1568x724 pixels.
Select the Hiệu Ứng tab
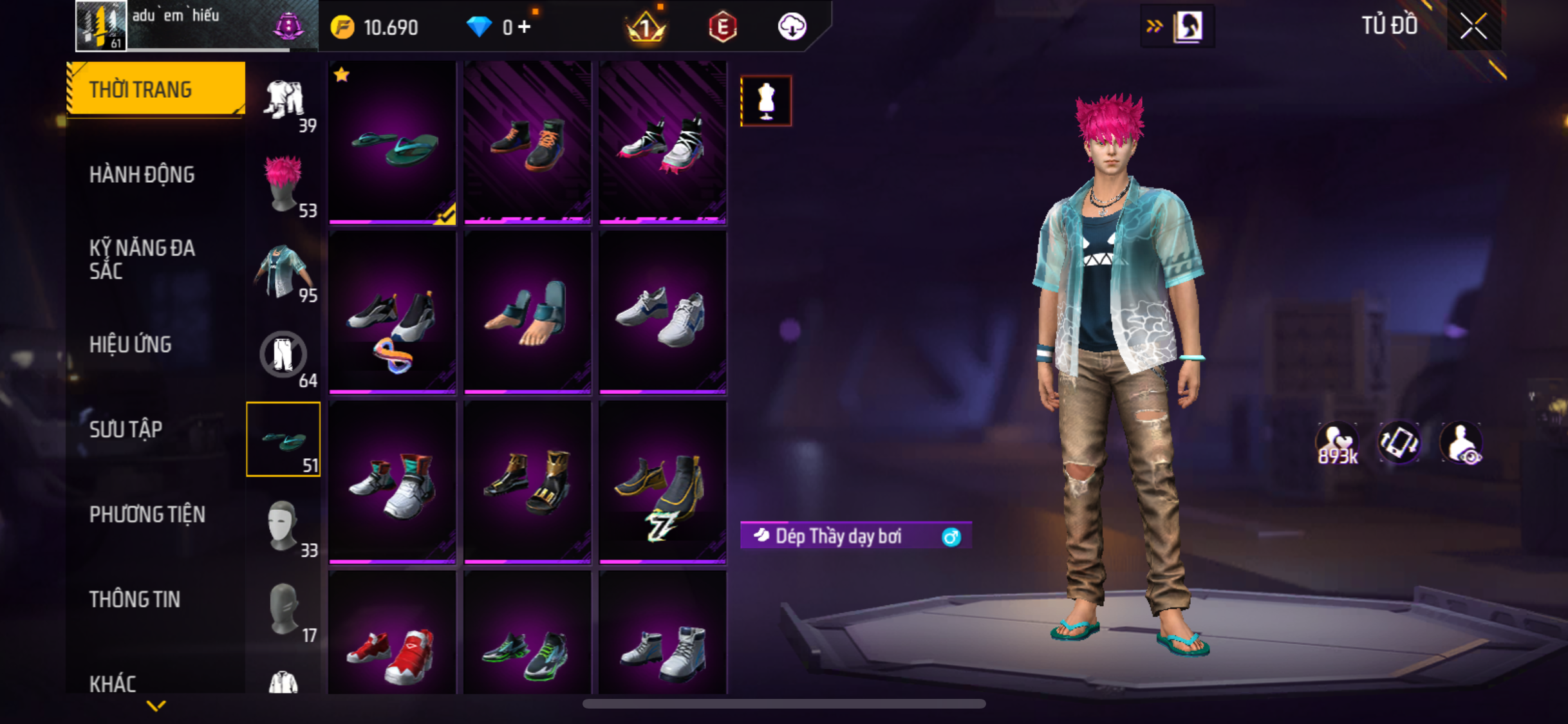(x=131, y=344)
